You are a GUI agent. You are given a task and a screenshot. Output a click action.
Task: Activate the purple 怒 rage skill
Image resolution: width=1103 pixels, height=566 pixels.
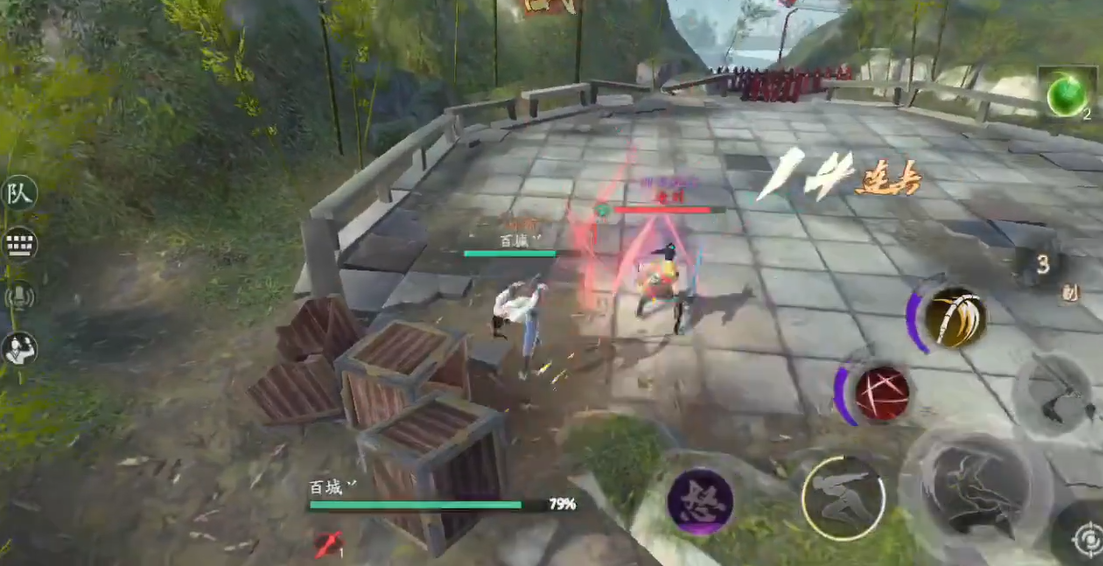pyautogui.click(x=700, y=501)
